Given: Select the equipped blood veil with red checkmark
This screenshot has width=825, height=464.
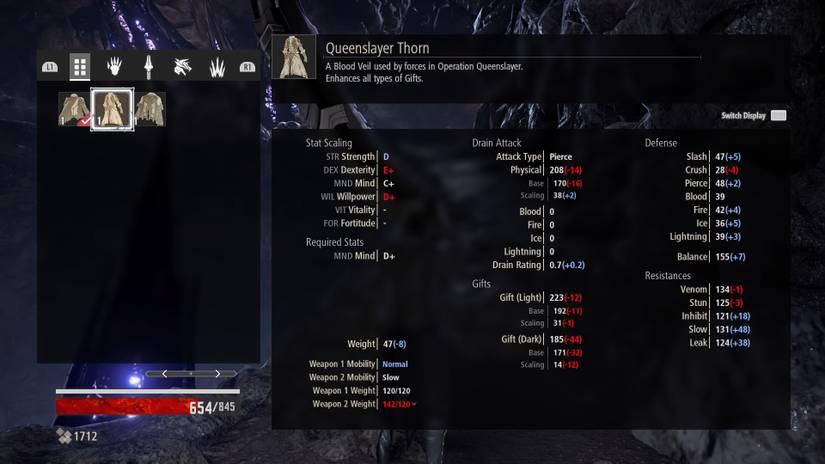Looking at the screenshot, I should pos(73,109).
